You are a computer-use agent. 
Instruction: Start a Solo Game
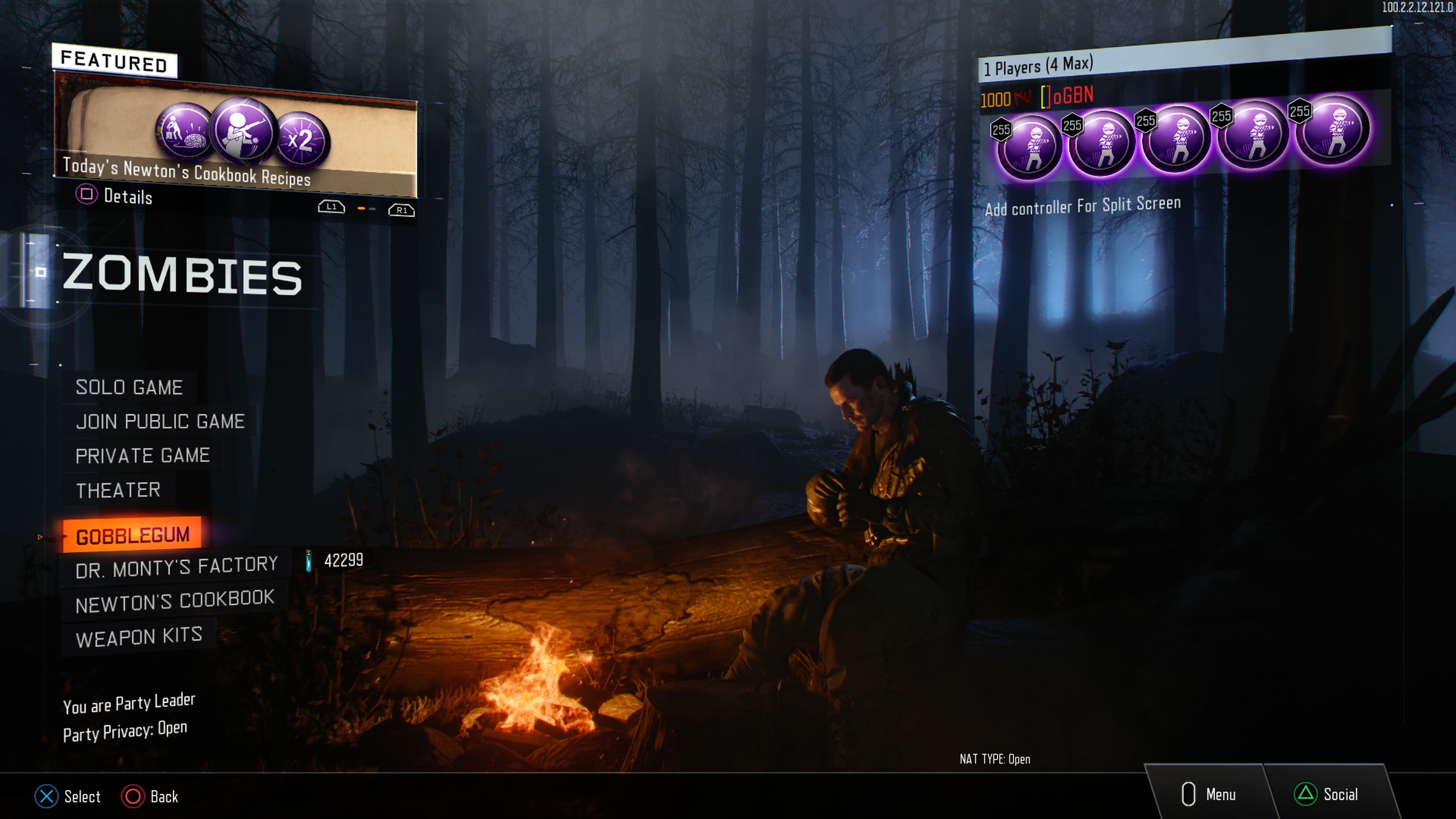point(129,388)
